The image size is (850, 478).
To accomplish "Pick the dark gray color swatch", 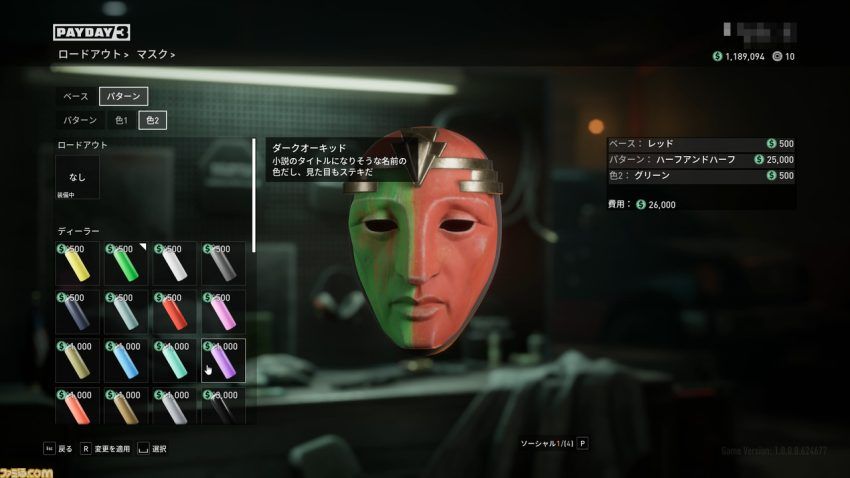I will (222, 263).
